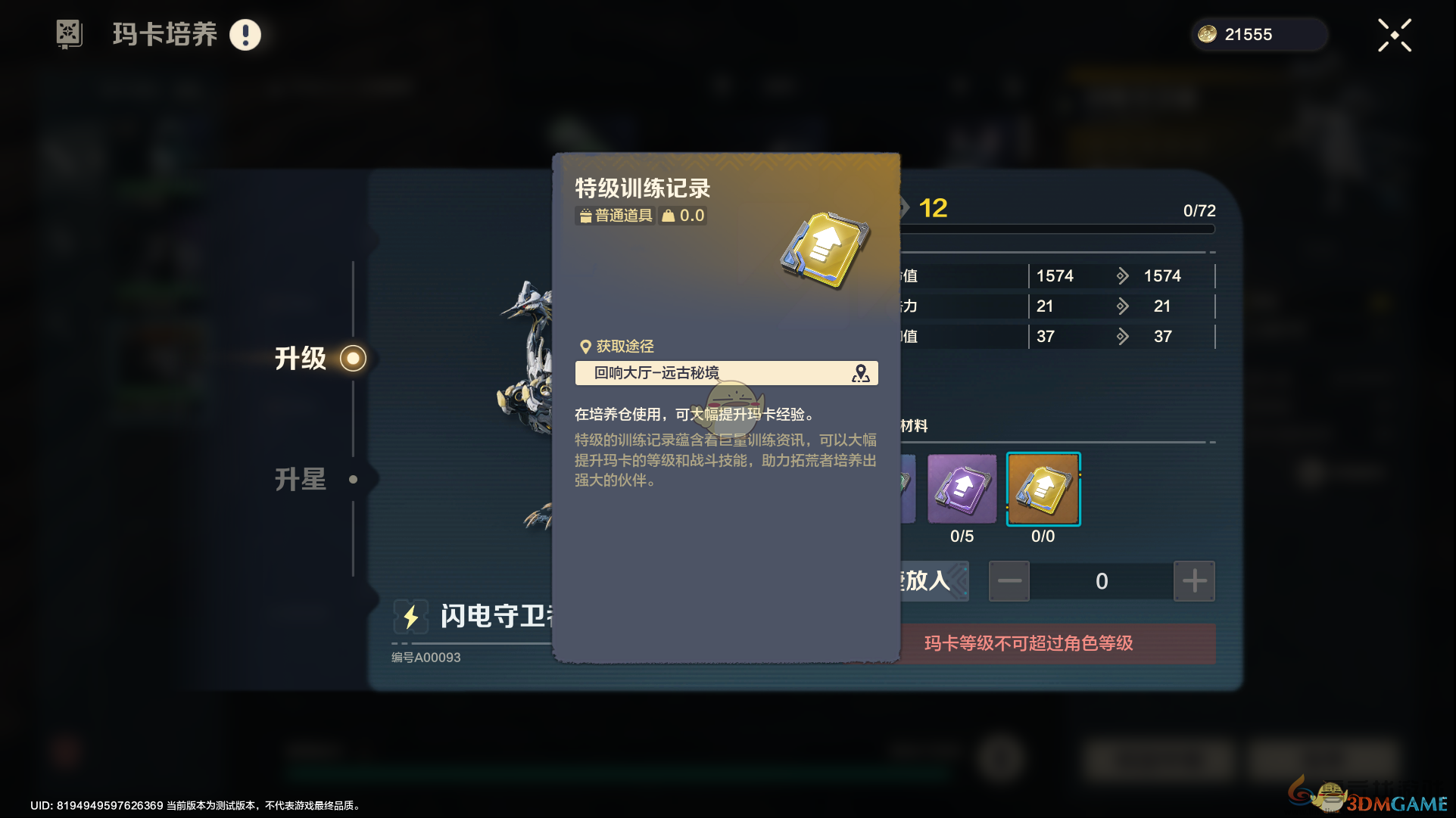Click the 玛卡培养 book icon top-left
The width and height of the screenshot is (1456, 818).
(70, 34)
